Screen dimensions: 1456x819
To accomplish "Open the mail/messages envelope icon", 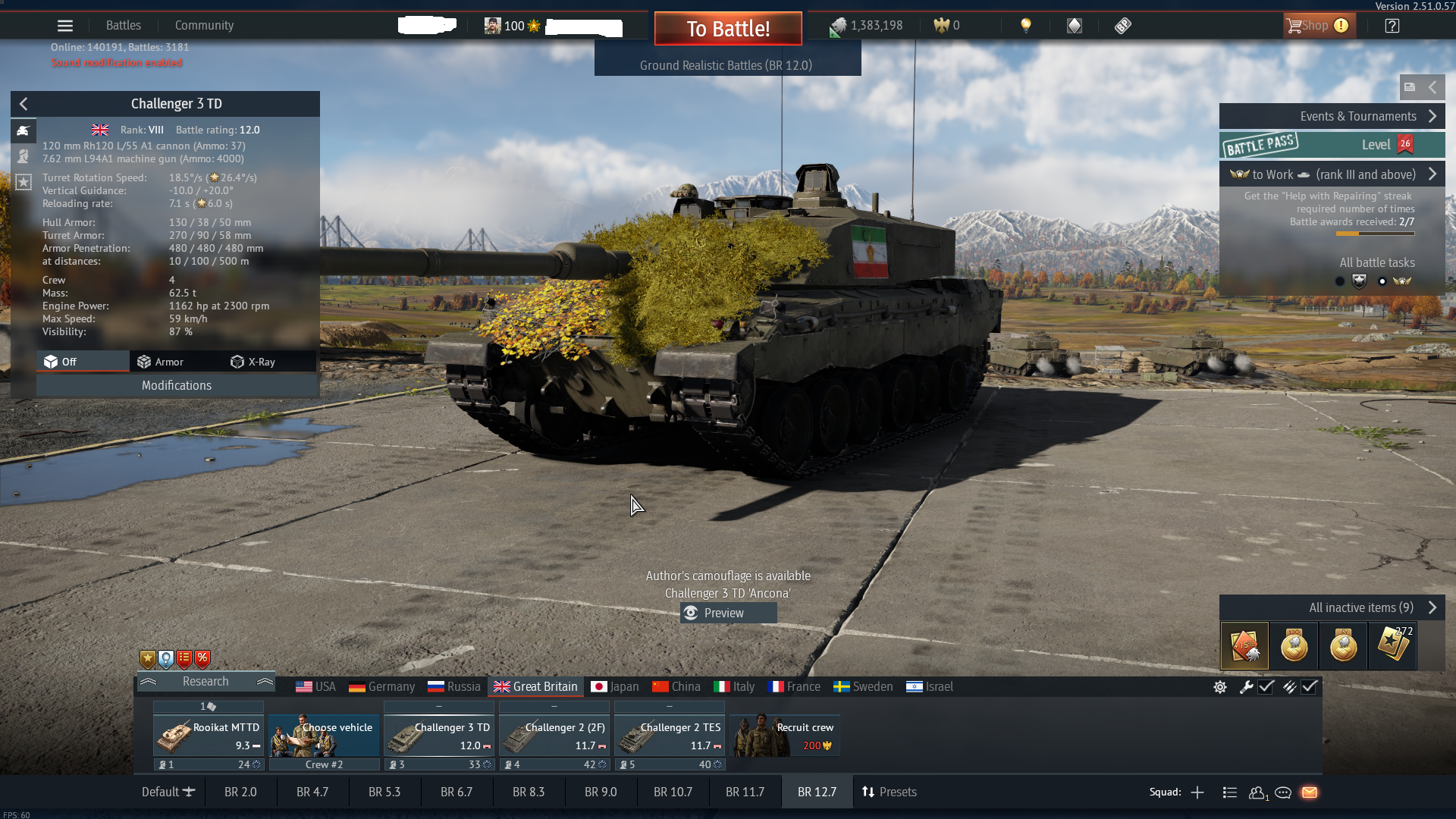I will coord(1310,793).
